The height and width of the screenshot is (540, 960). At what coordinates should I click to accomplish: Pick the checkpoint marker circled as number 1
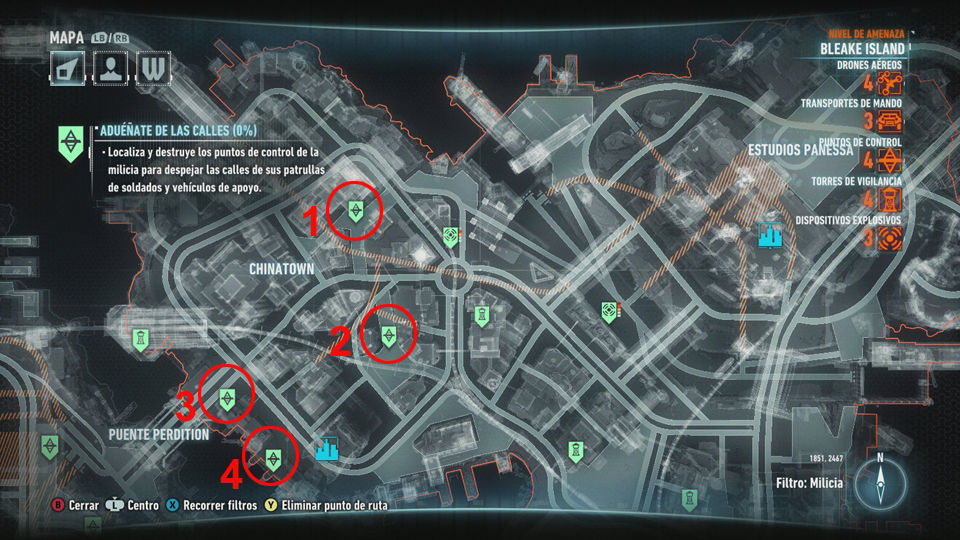point(355,210)
